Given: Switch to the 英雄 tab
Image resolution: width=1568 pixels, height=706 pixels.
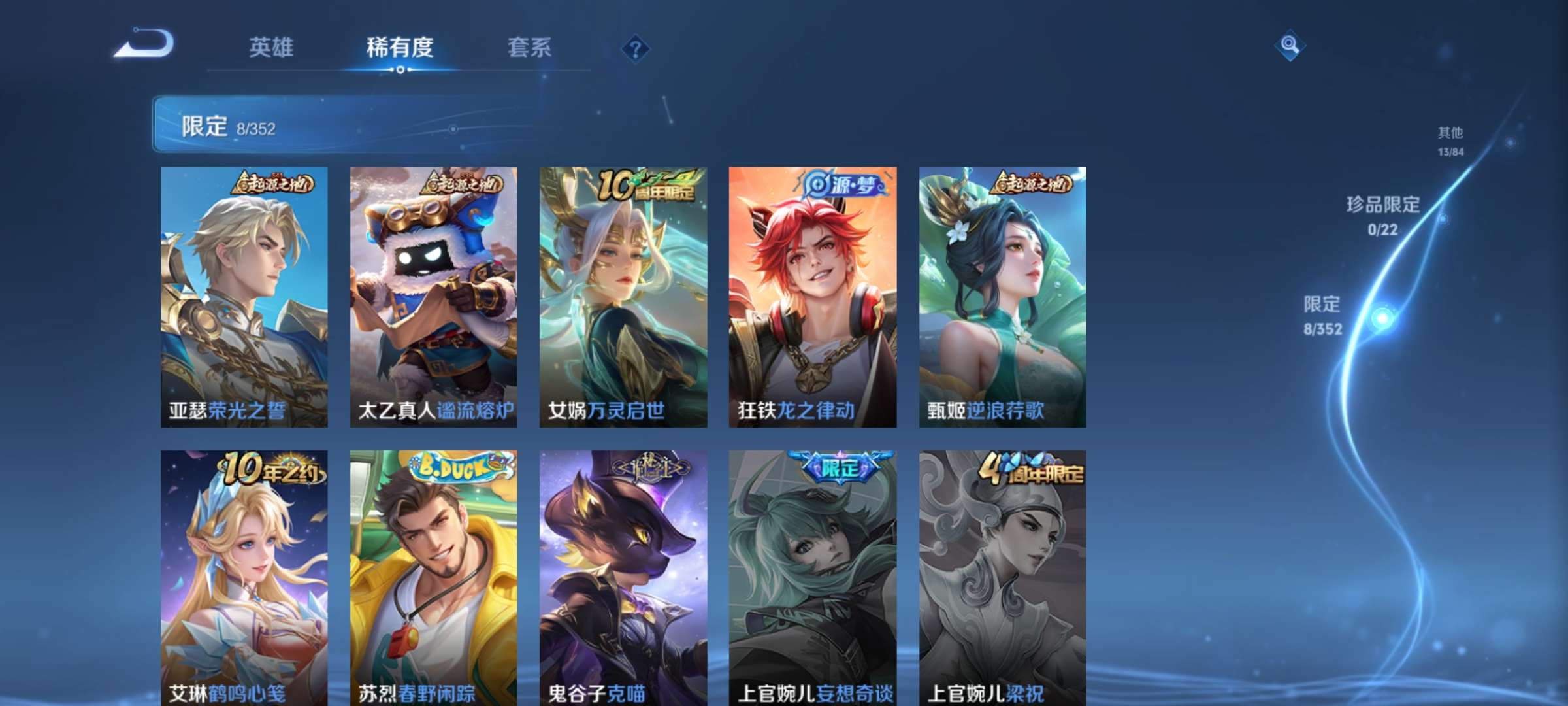Looking at the screenshot, I should point(270,47).
